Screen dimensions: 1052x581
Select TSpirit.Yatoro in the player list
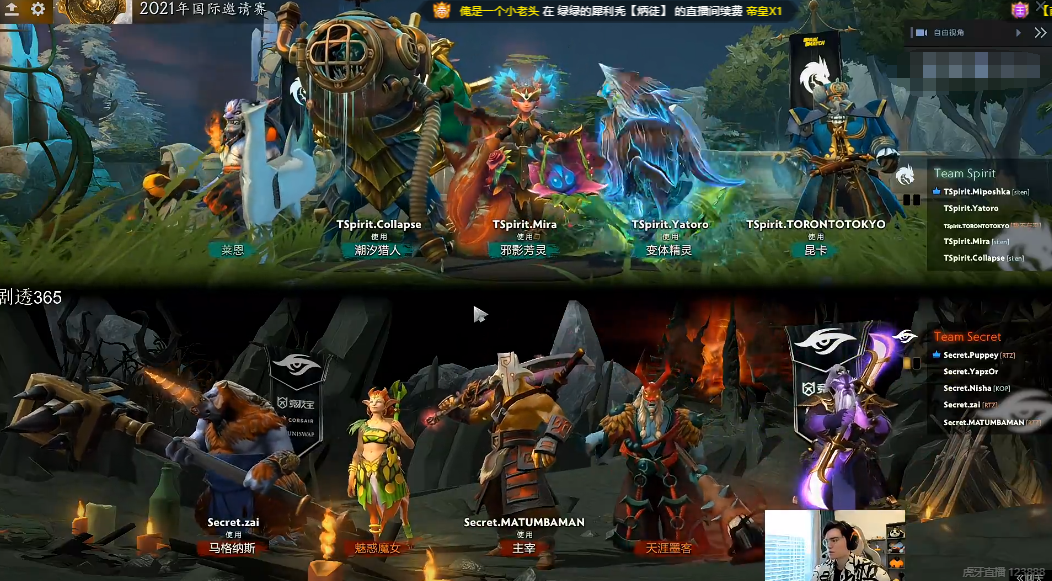970,208
